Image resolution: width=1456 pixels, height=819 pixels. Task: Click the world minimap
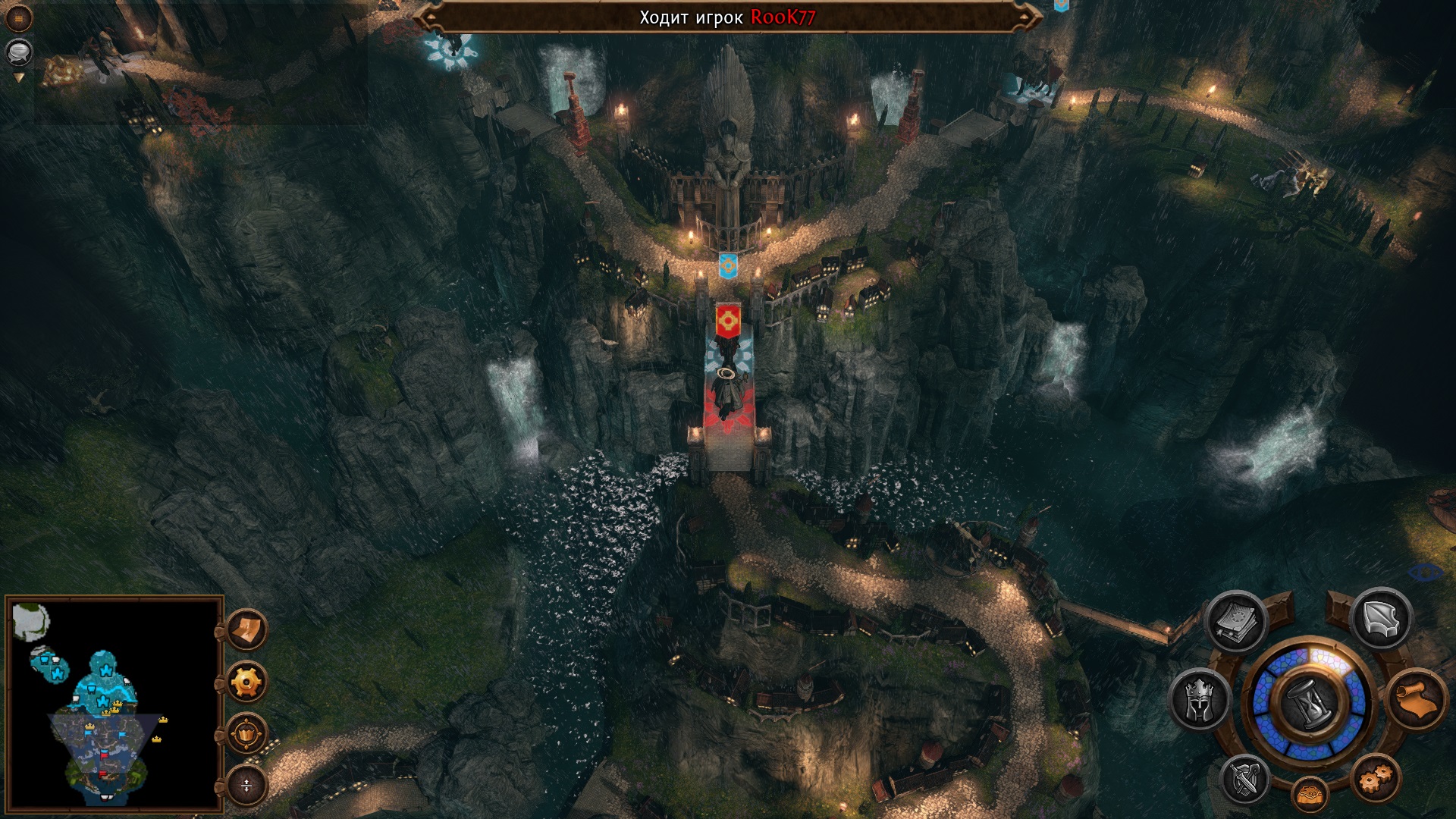coord(114,703)
